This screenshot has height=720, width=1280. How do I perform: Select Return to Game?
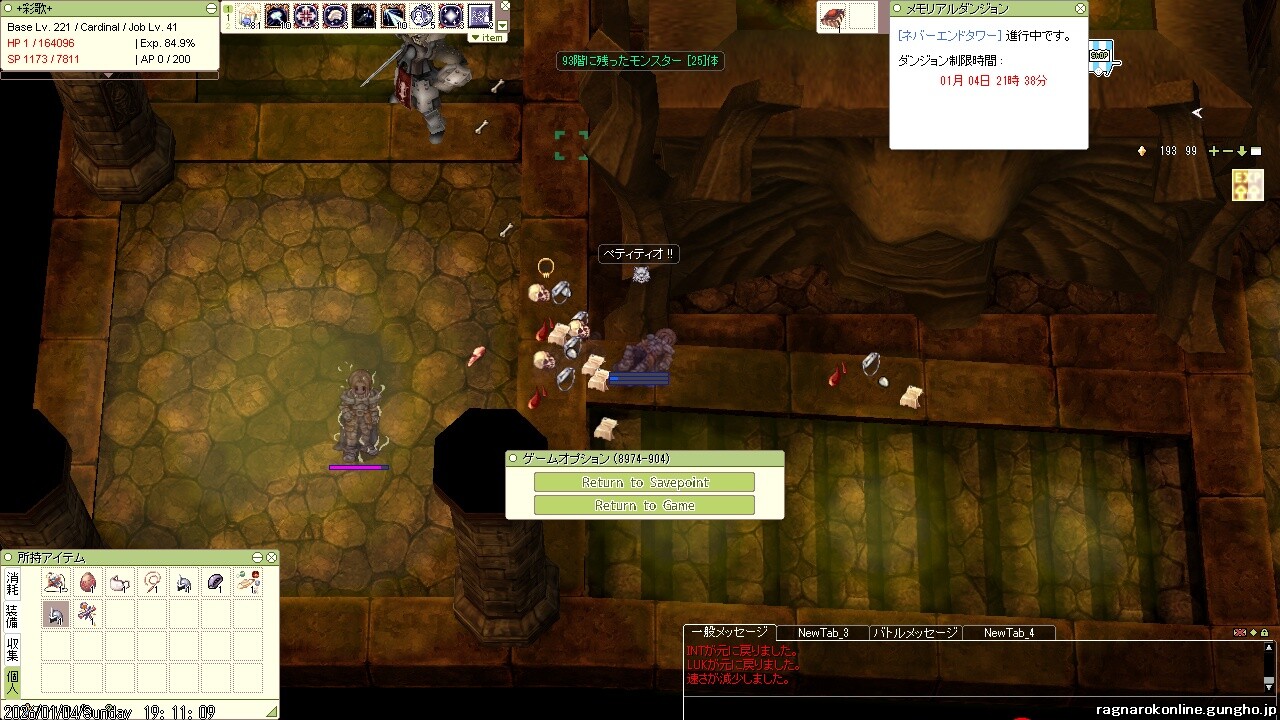pyautogui.click(x=644, y=506)
